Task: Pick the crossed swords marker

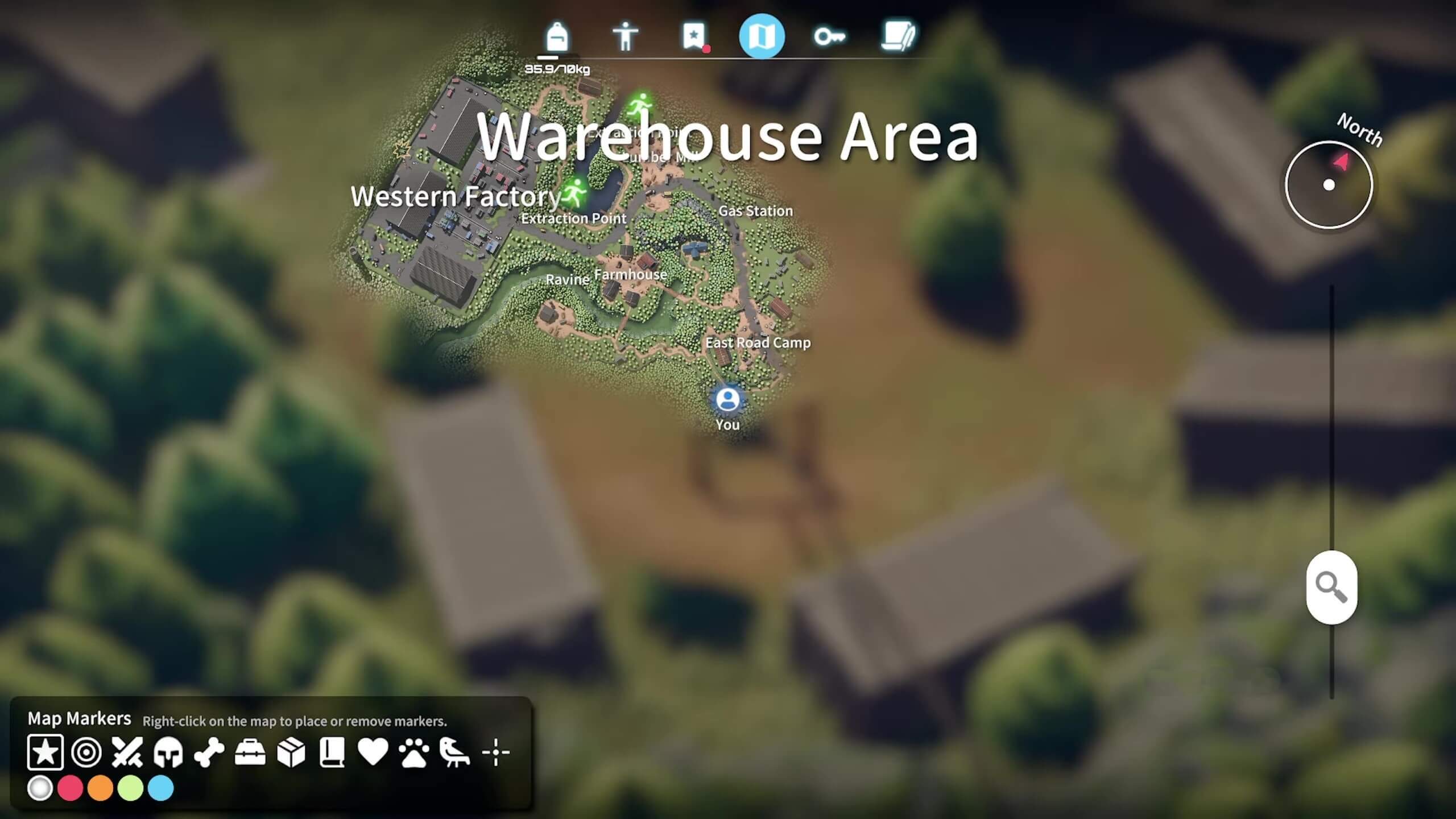Action: tap(127, 752)
